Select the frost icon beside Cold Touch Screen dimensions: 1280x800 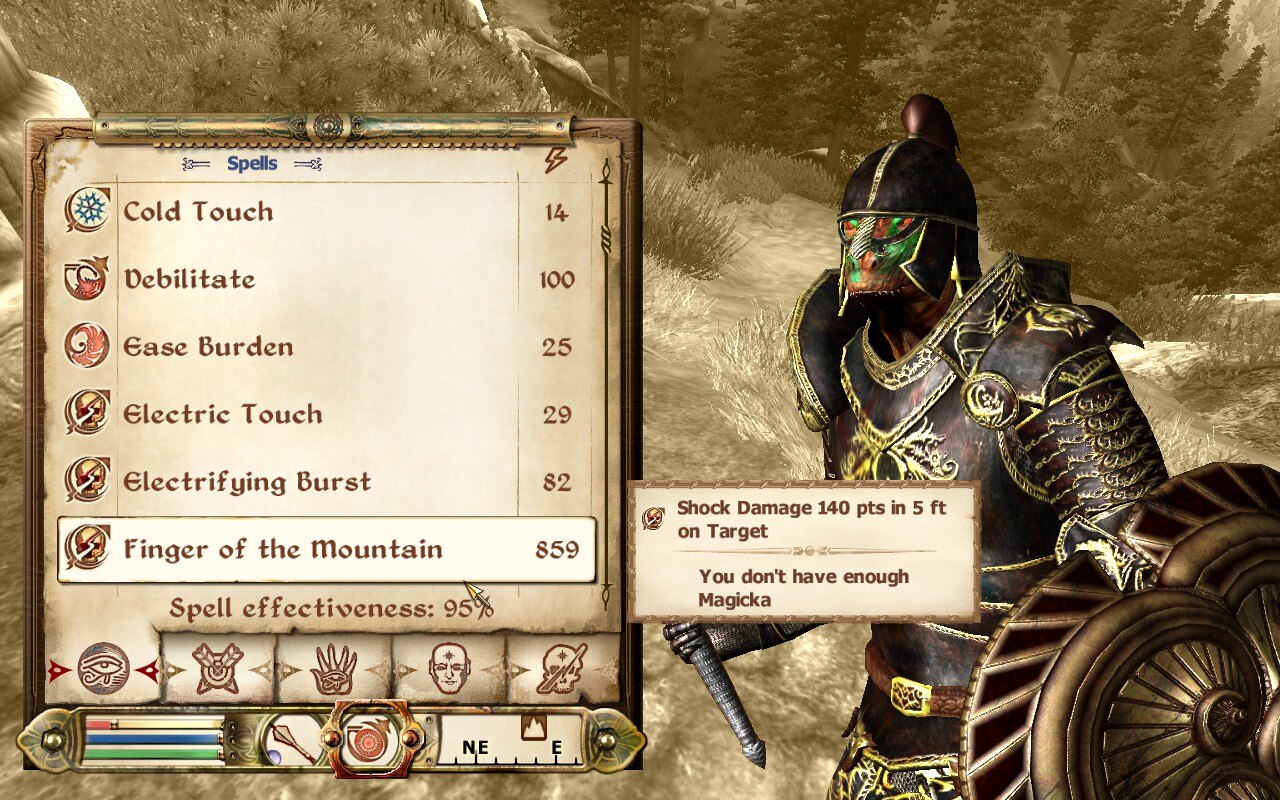pyautogui.click(x=87, y=212)
